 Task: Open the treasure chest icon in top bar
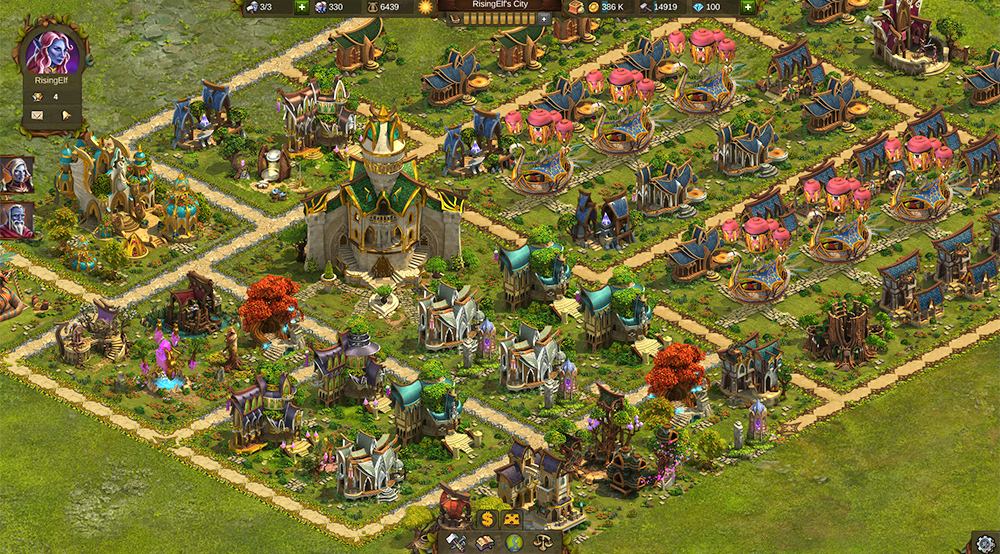575,7
